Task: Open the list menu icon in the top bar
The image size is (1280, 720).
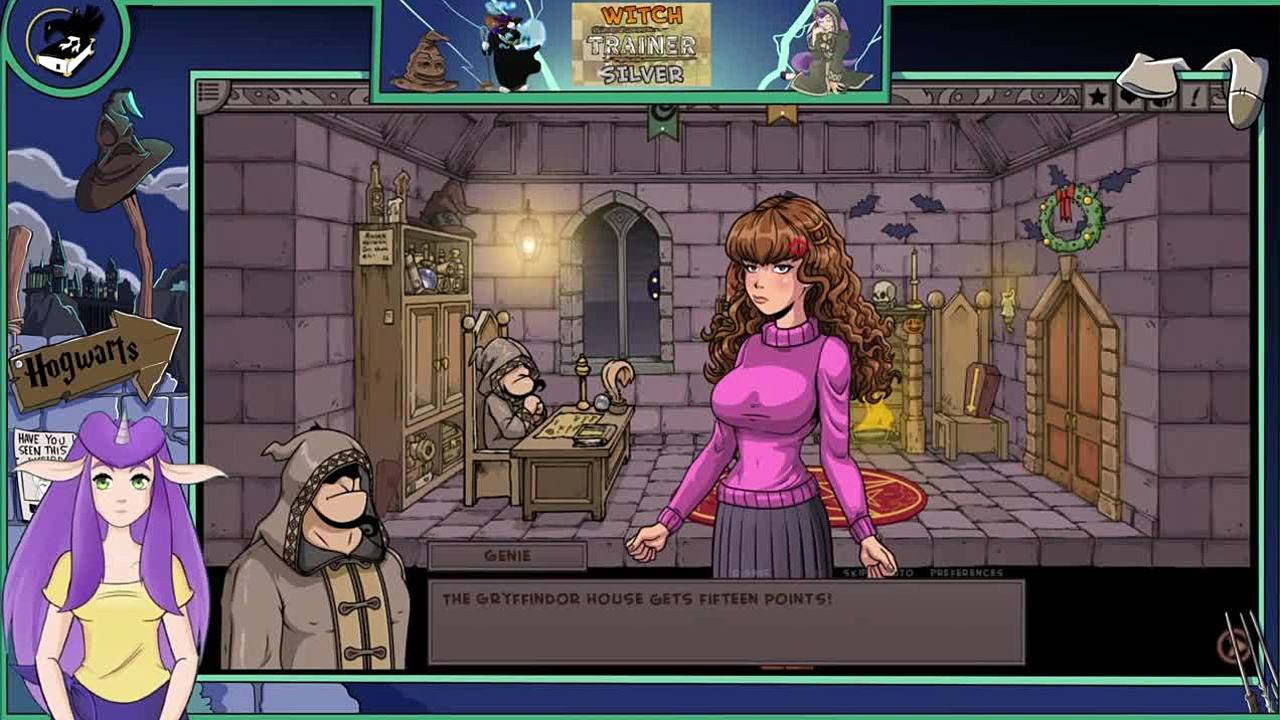Action: (209, 94)
